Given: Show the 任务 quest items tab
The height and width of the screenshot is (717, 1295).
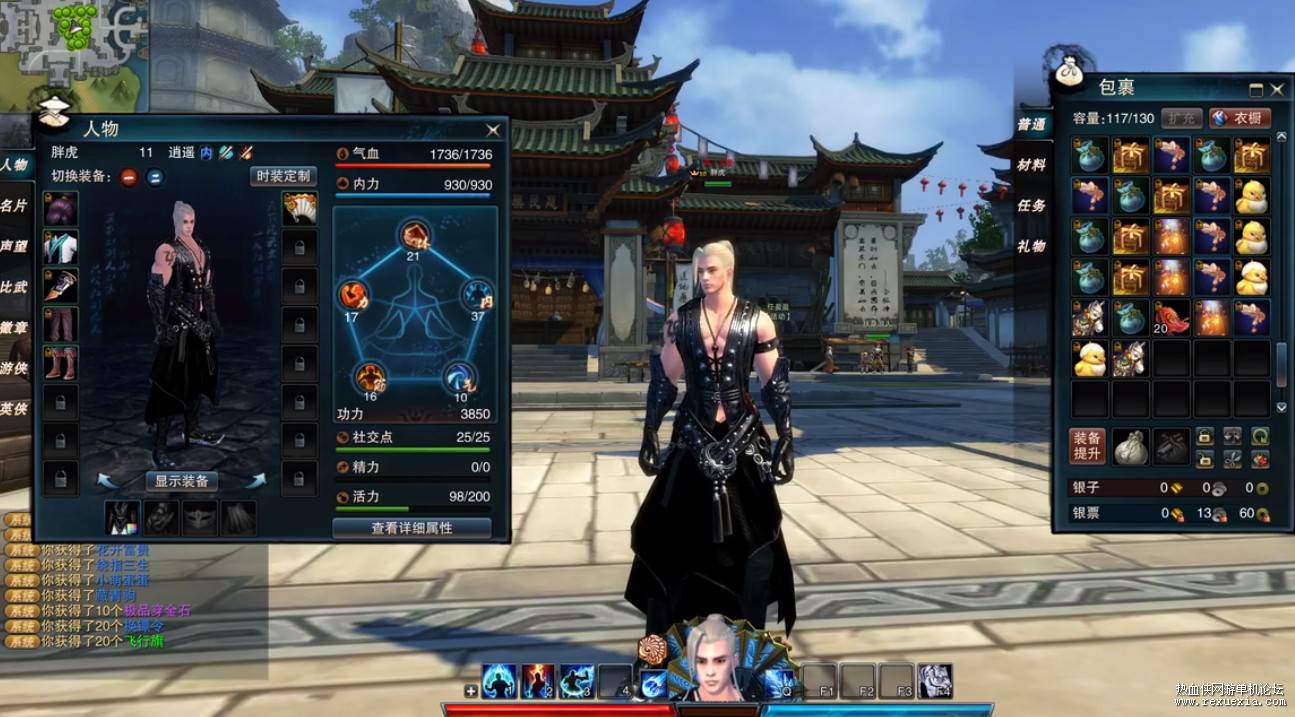Looking at the screenshot, I should coord(1031,205).
